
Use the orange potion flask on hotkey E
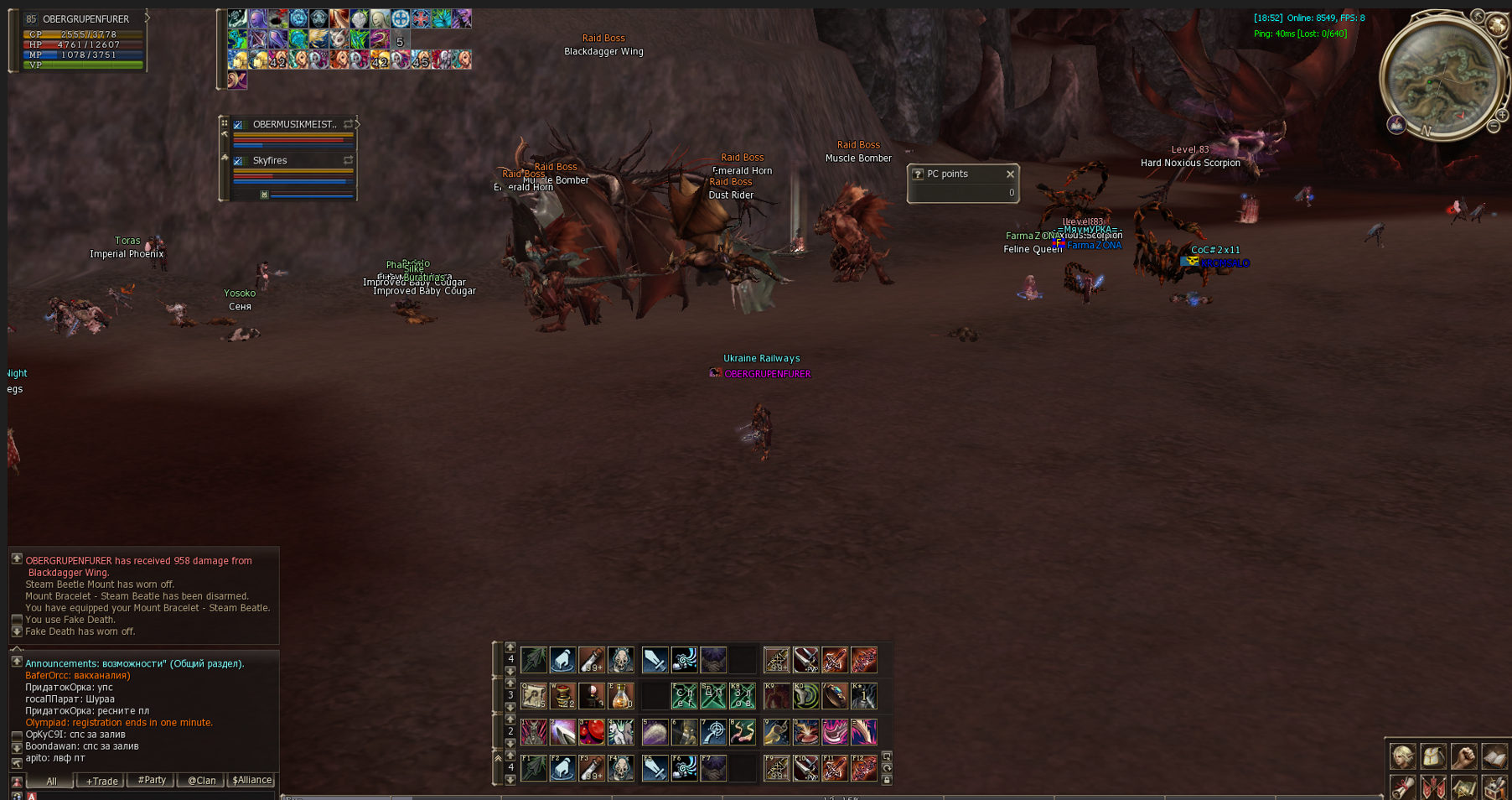(621, 696)
